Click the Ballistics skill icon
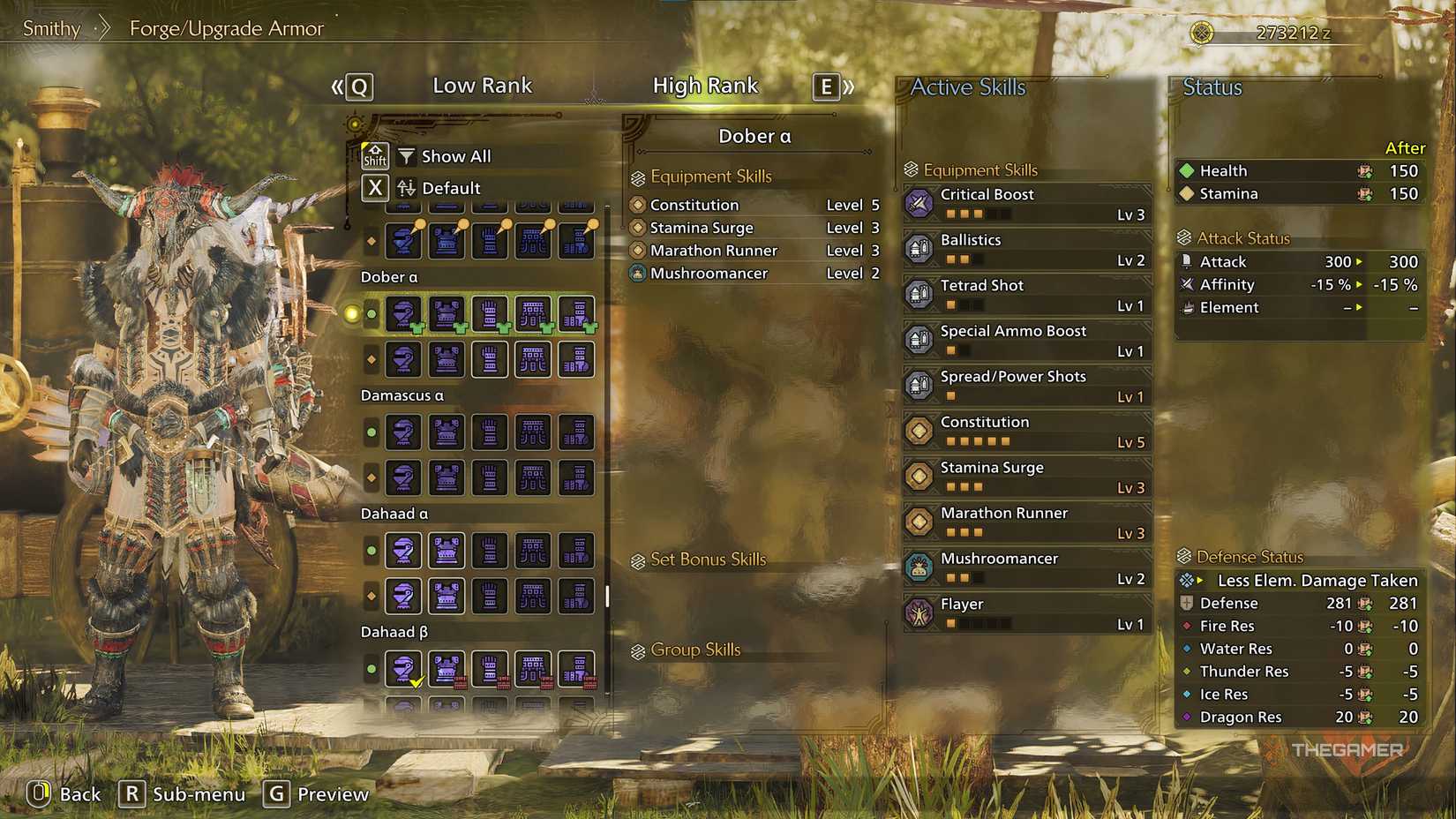 tap(919, 249)
